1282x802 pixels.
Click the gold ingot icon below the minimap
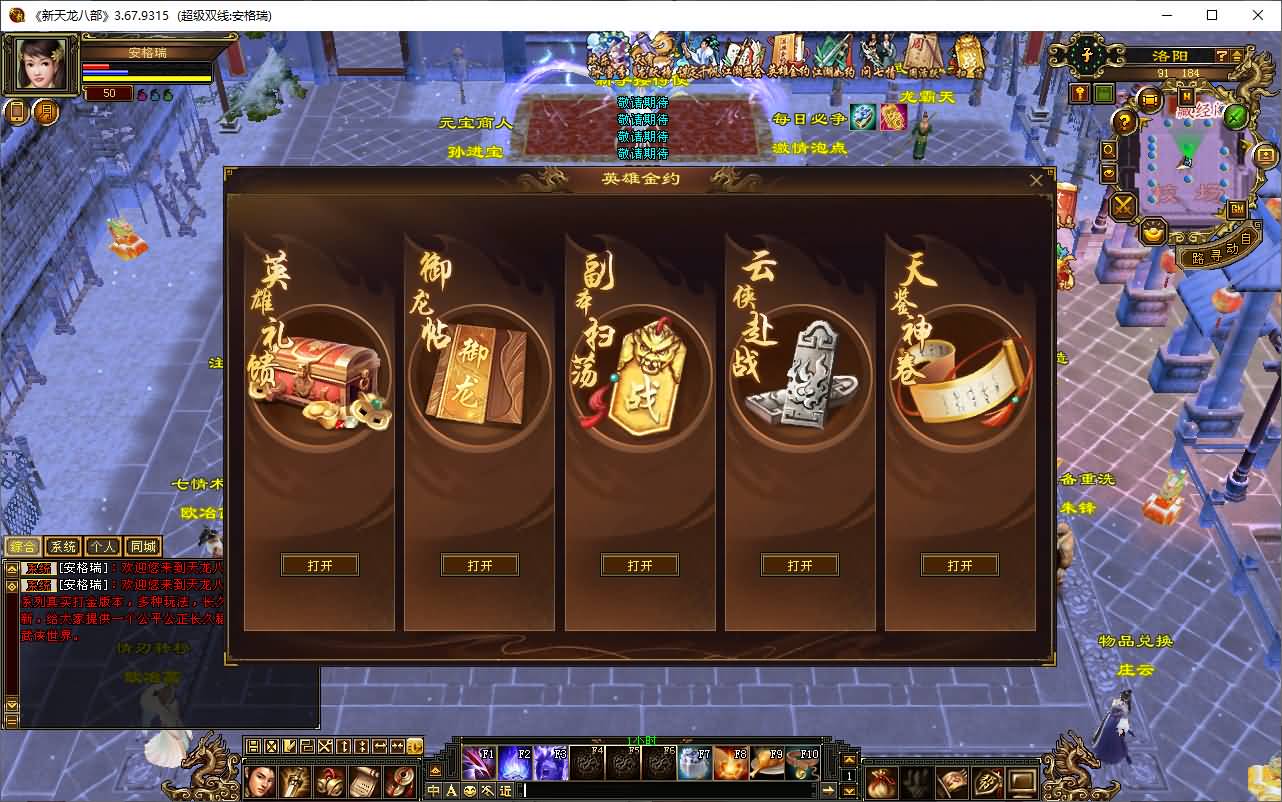(1153, 233)
